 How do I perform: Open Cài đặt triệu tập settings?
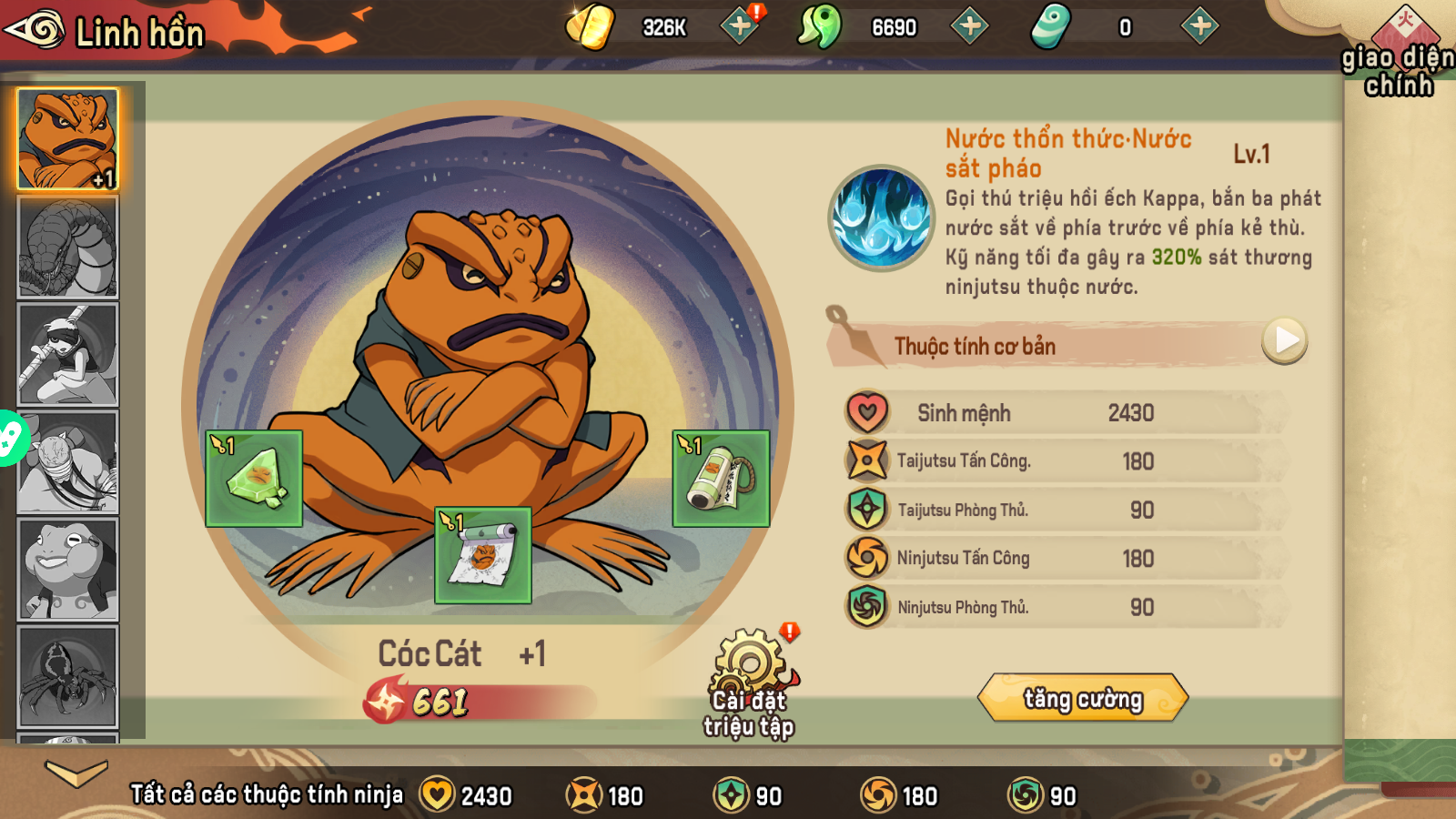click(750, 682)
